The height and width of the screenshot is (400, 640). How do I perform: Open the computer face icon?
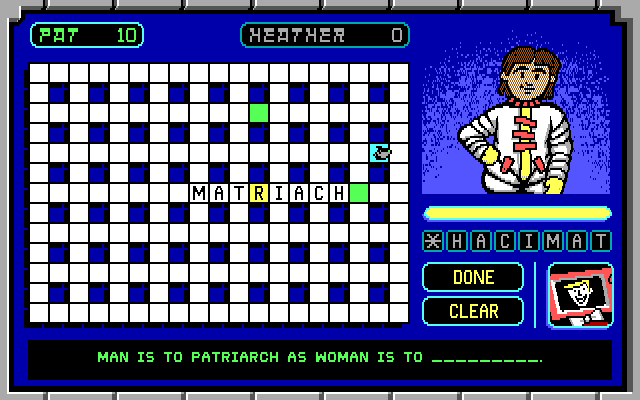(x=580, y=295)
